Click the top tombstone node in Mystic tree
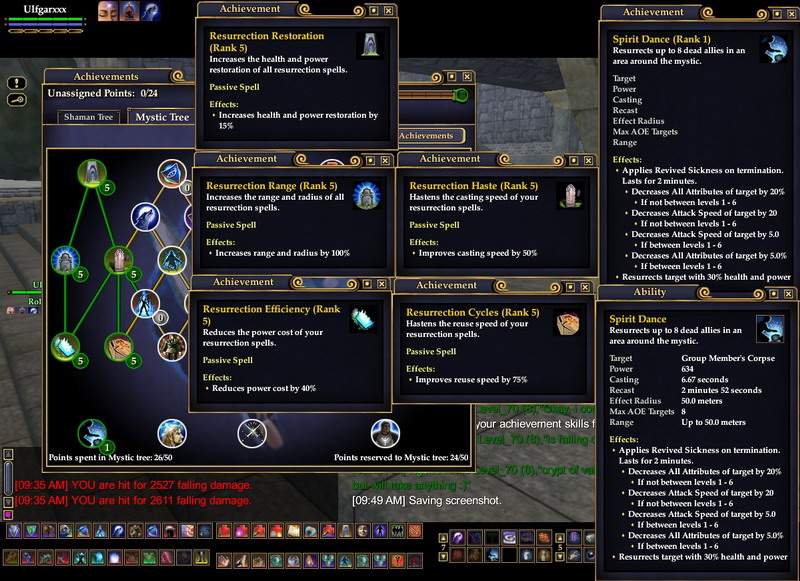The width and height of the screenshot is (800, 581). [x=92, y=173]
